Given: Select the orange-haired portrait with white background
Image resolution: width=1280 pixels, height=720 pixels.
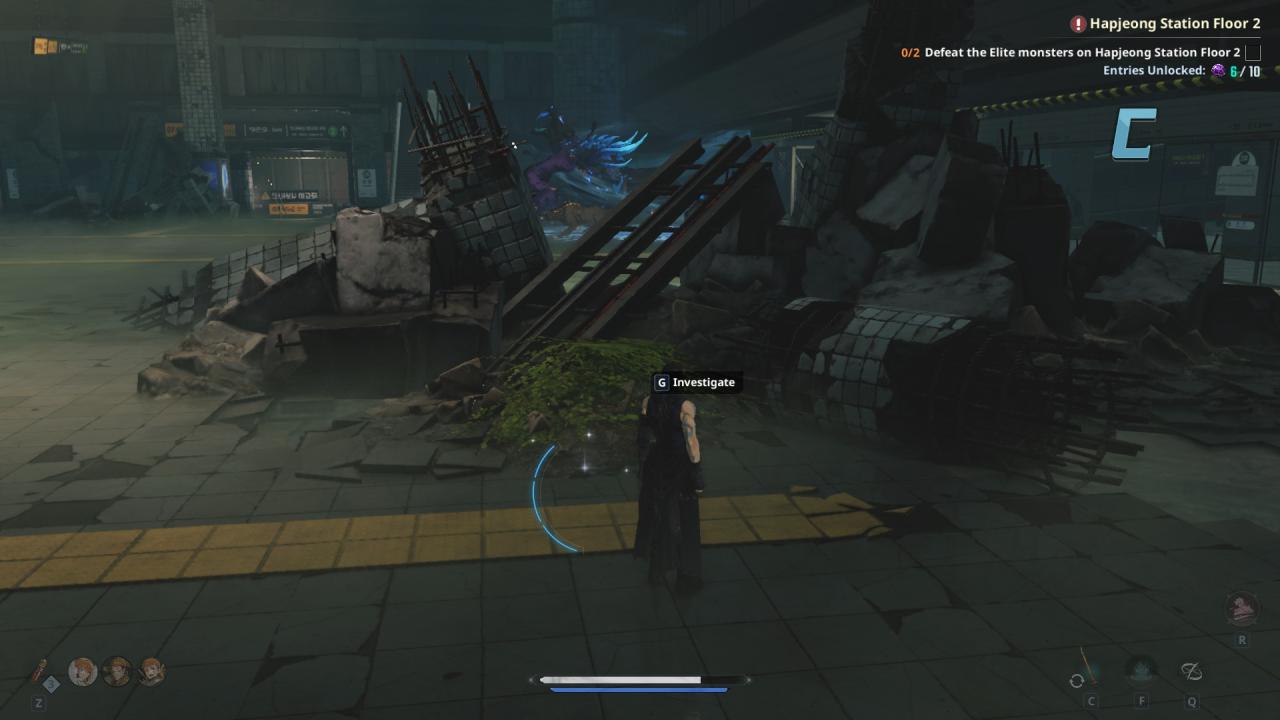Looking at the screenshot, I should click(x=83, y=671).
